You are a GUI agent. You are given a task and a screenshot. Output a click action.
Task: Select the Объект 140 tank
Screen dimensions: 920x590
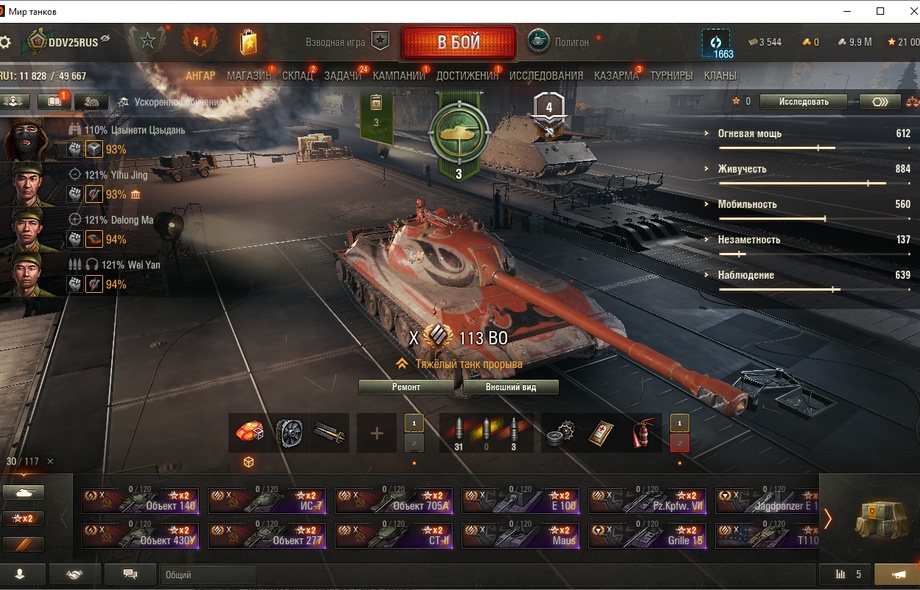(x=141, y=501)
